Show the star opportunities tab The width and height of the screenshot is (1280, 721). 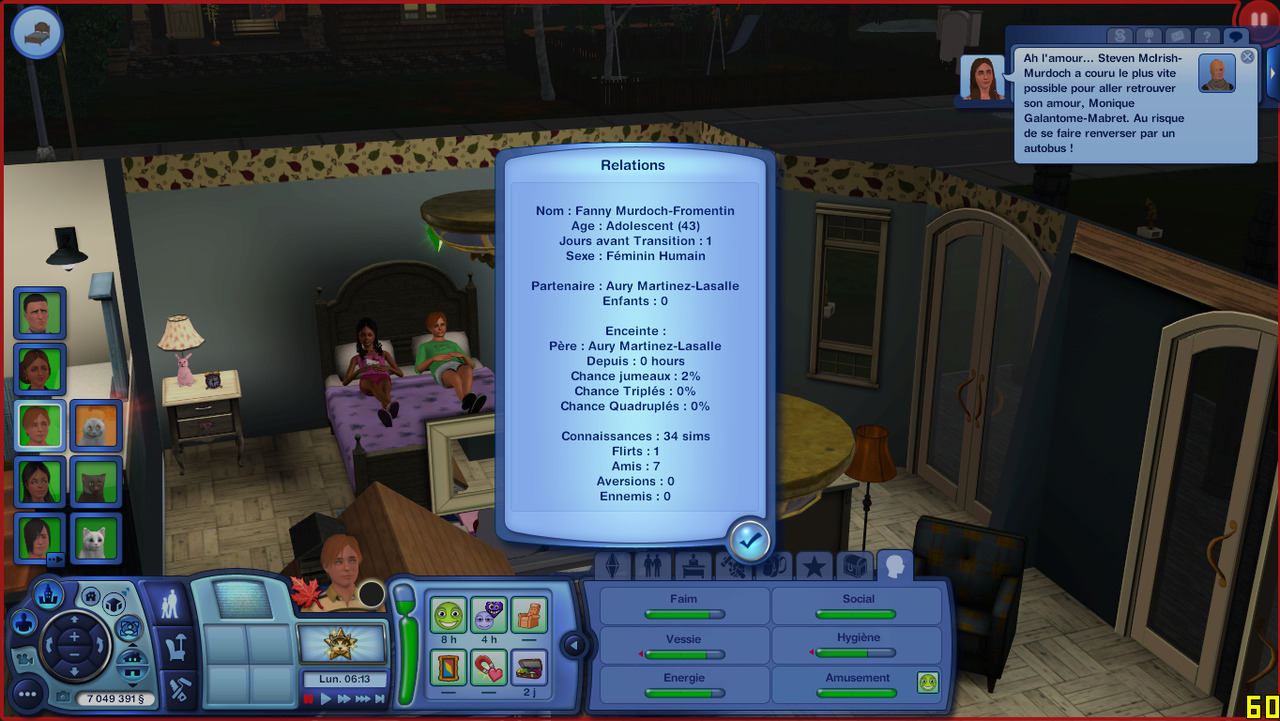pyautogui.click(x=814, y=567)
